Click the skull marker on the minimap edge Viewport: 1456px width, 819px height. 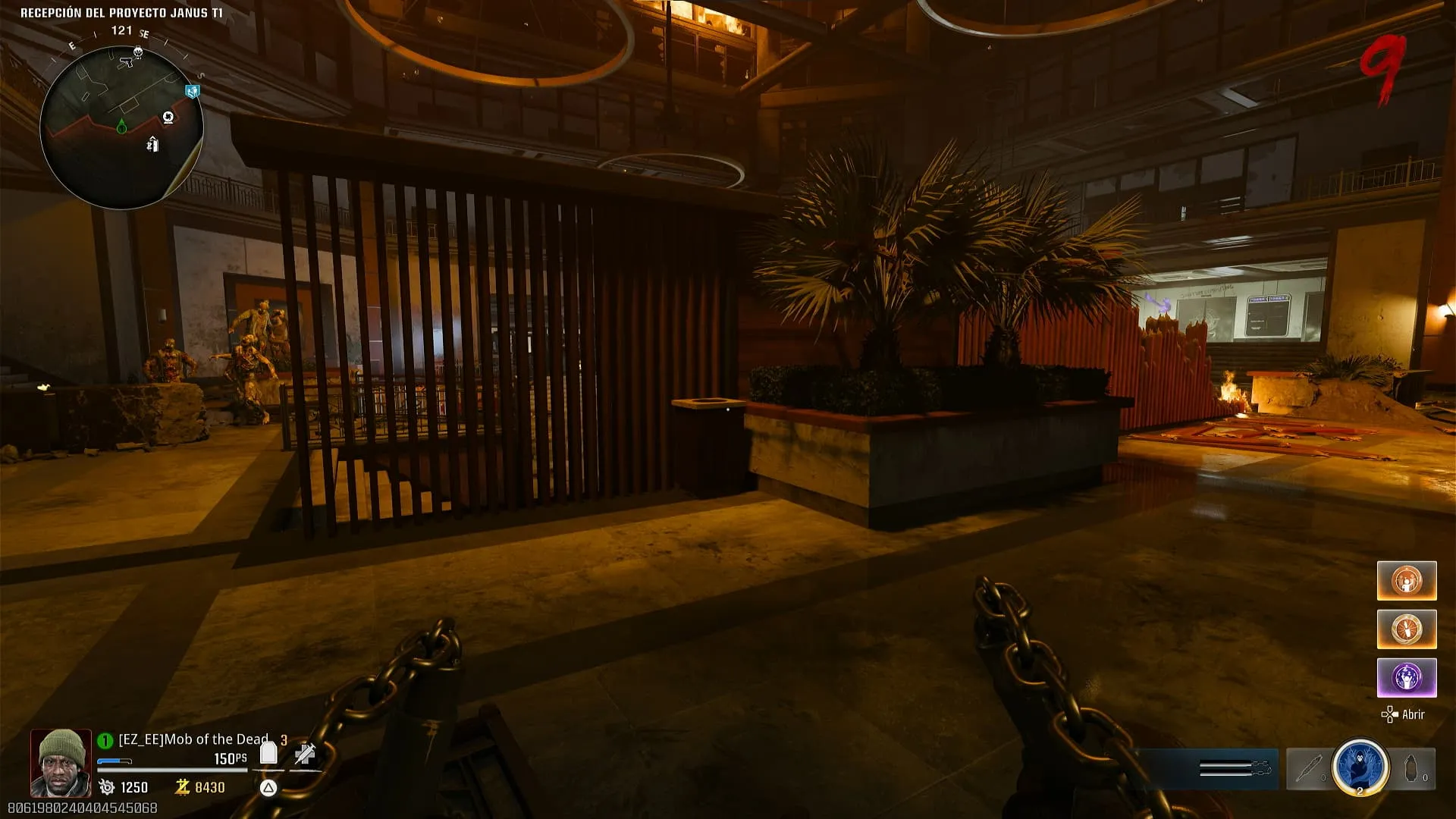[138, 52]
